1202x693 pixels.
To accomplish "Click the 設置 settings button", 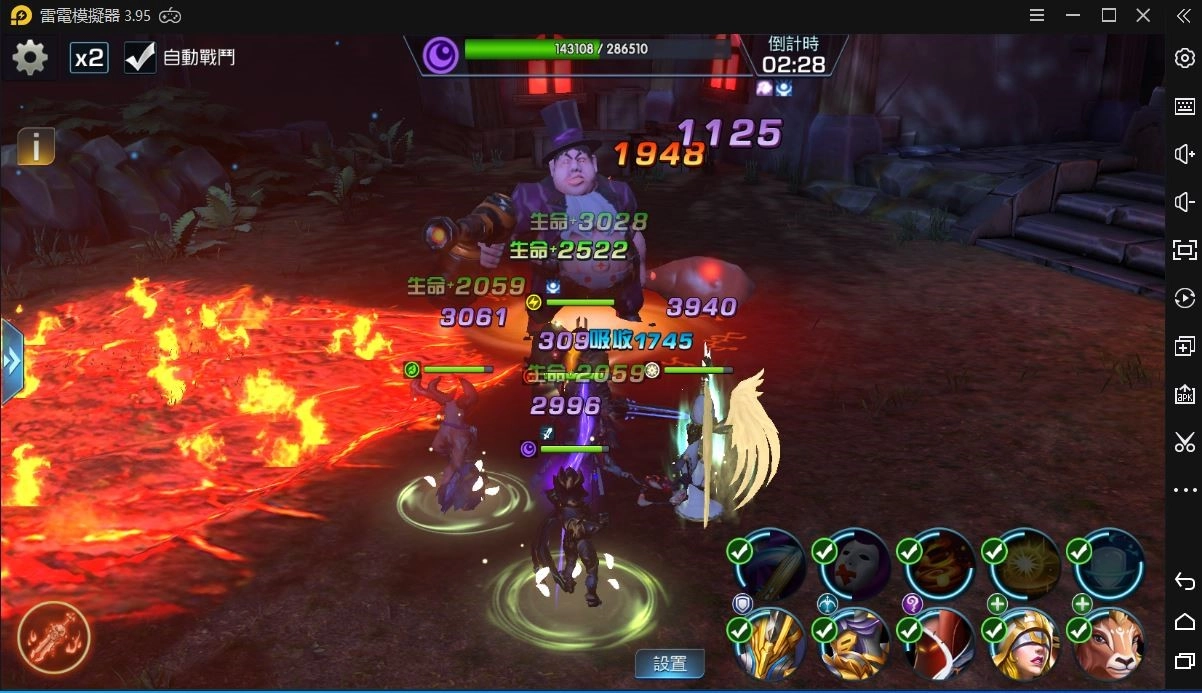I will (x=670, y=663).
